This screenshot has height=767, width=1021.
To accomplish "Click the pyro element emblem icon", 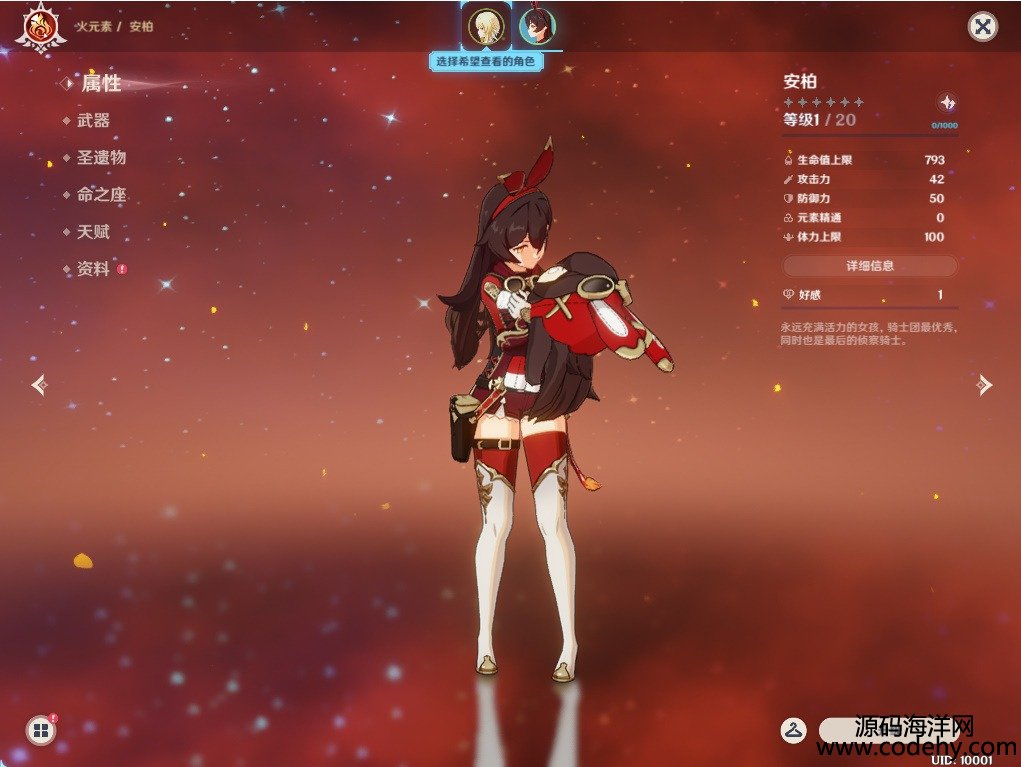I will 40,26.
